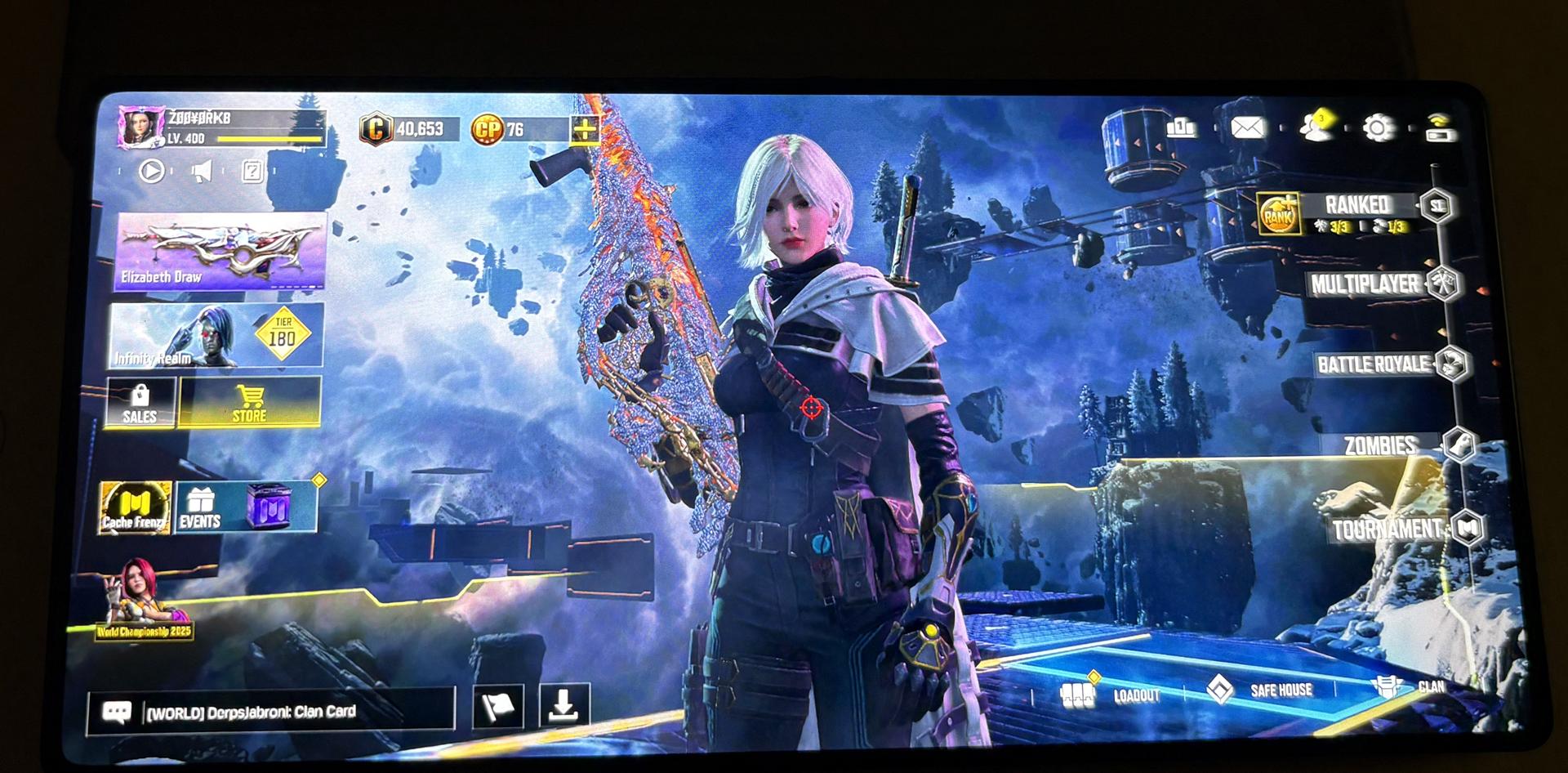Viewport: 1568px width, 773px height.
Task: Open the Settings gear icon
Action: click(1379, 127)
